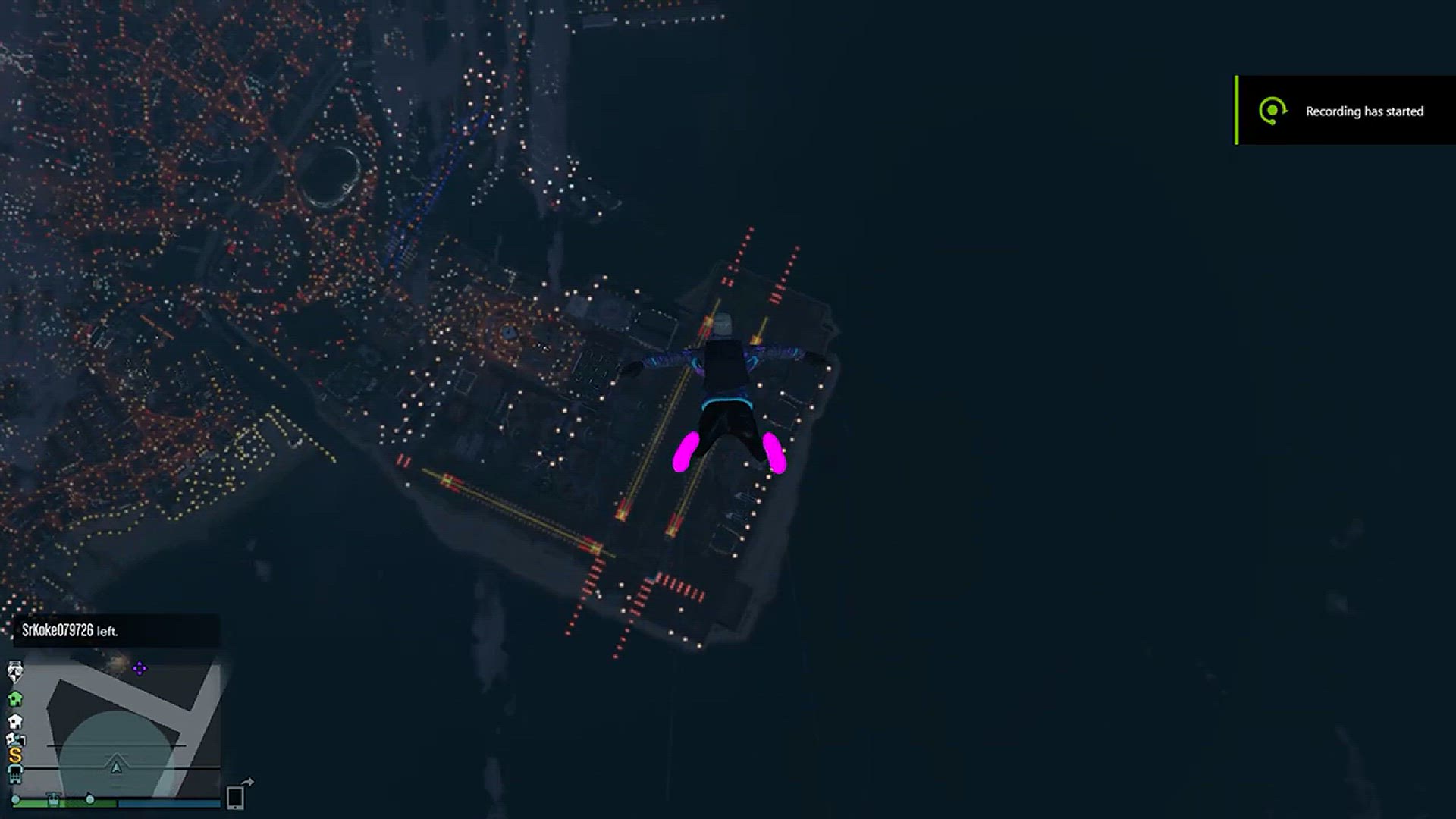Click the yellow S blip on the minimap
Viewport: 1456px width, 819px height.
click(x=15, y=755)
